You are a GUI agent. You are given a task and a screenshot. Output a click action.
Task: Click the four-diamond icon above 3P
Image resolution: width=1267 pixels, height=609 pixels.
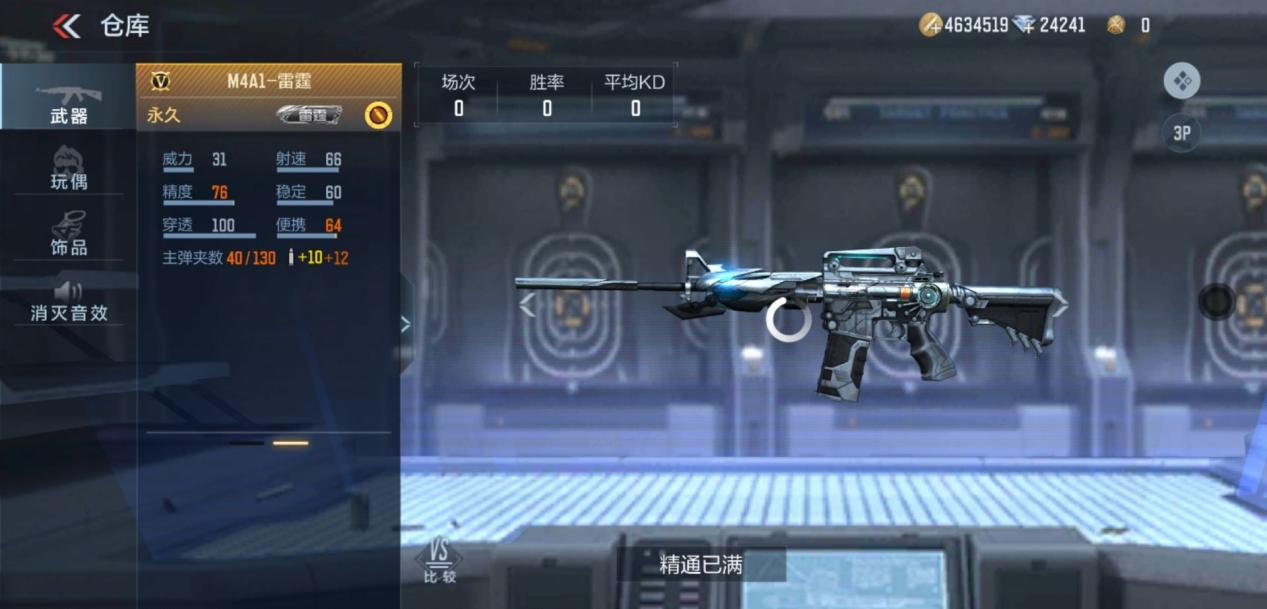[1181, 81]
